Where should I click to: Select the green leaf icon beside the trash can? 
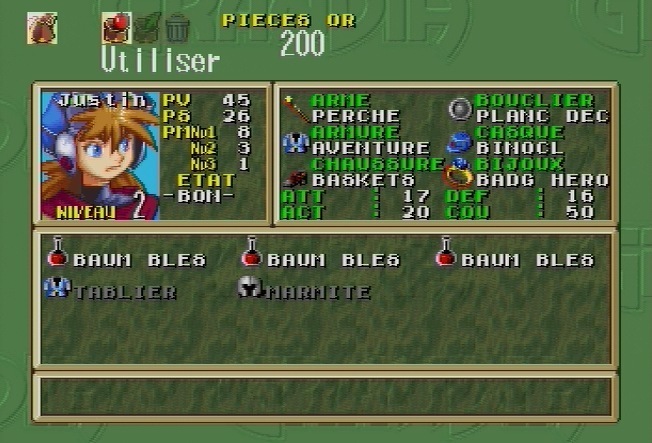coord(147,27)
